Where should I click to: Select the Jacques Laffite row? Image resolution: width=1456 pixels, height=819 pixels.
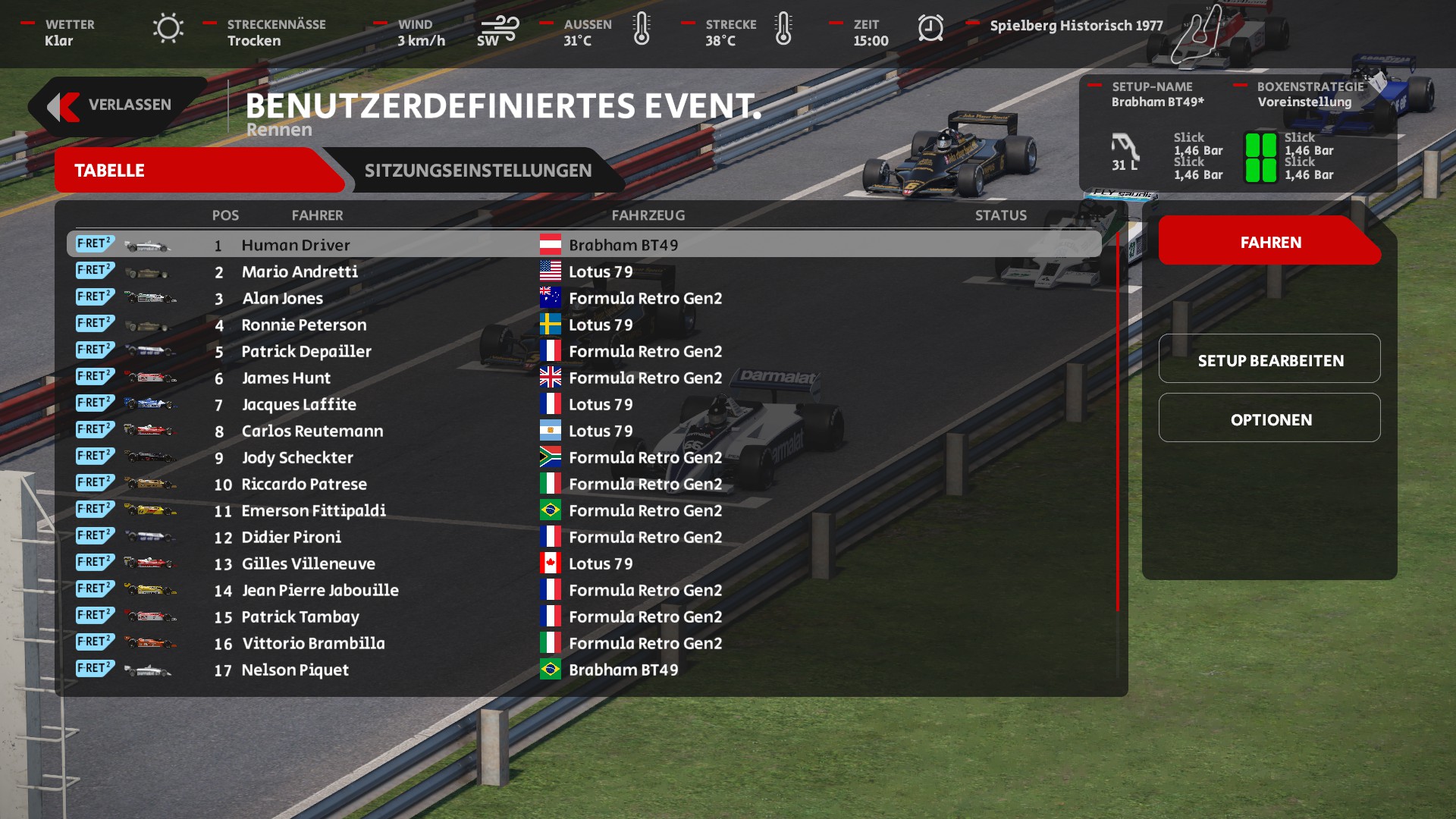click(x=299, y=404)
